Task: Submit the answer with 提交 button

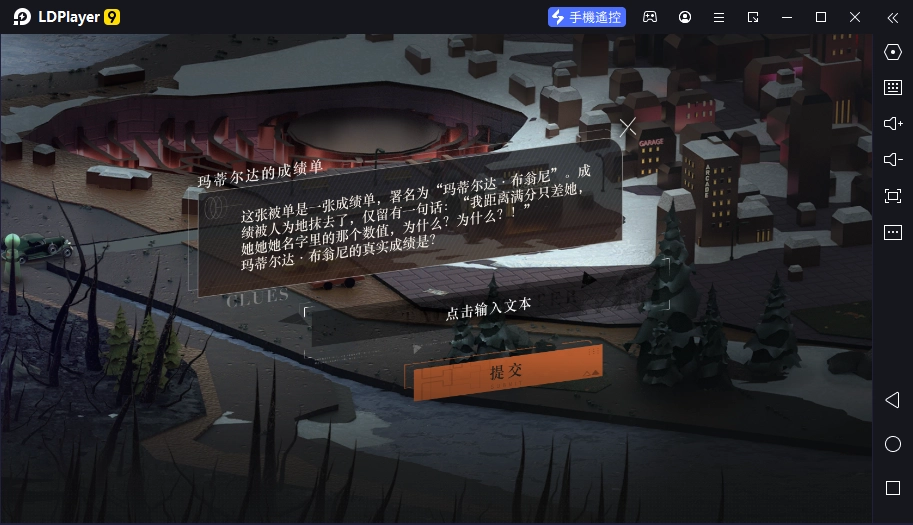Action: pyautogui.click(x=504, y=373)
